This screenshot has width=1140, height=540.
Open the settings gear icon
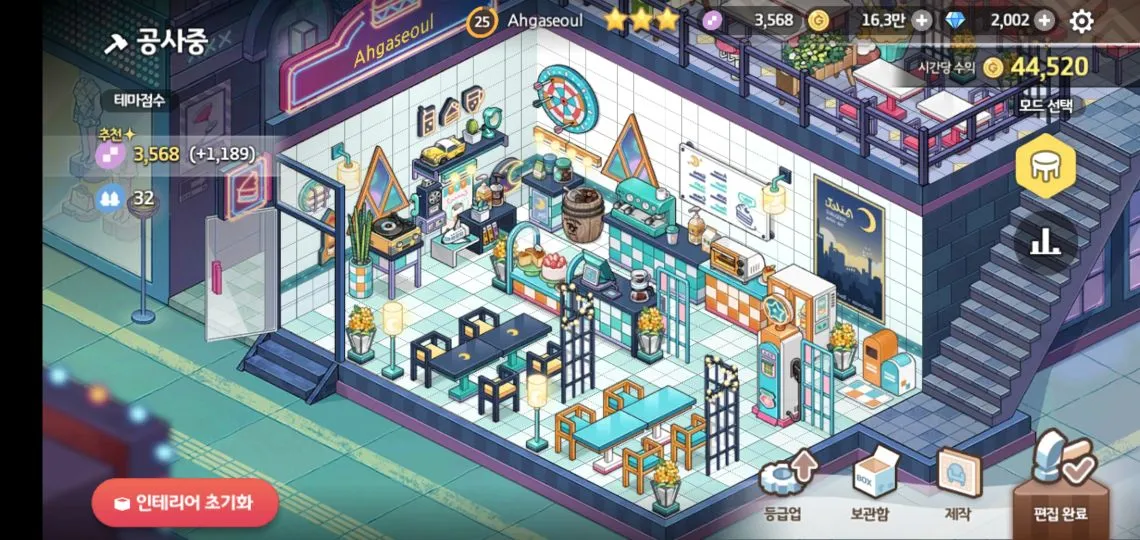click(x=1082, y=20)
